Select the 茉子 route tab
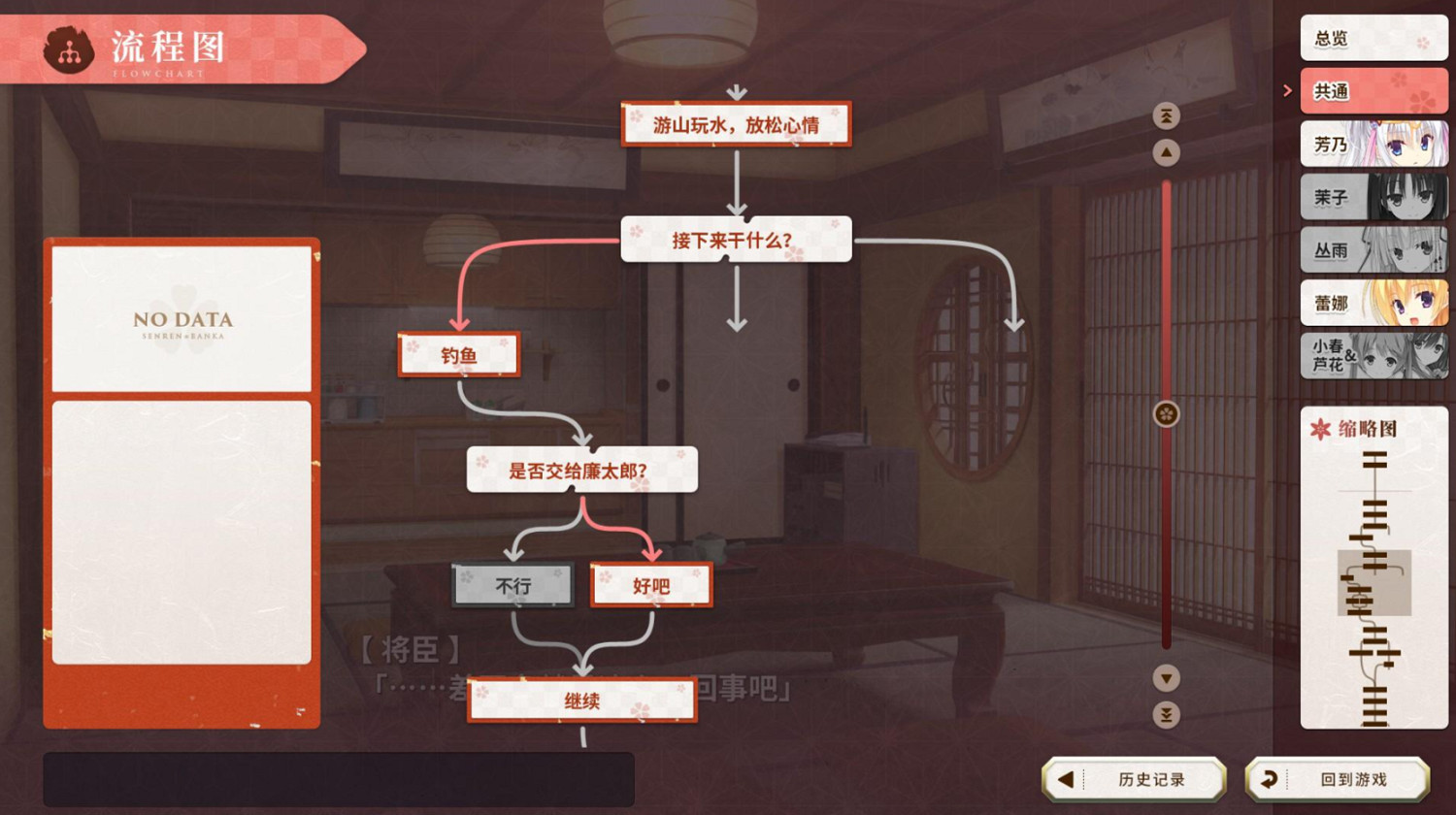The image size is (1456, 815). [1373, 197]
